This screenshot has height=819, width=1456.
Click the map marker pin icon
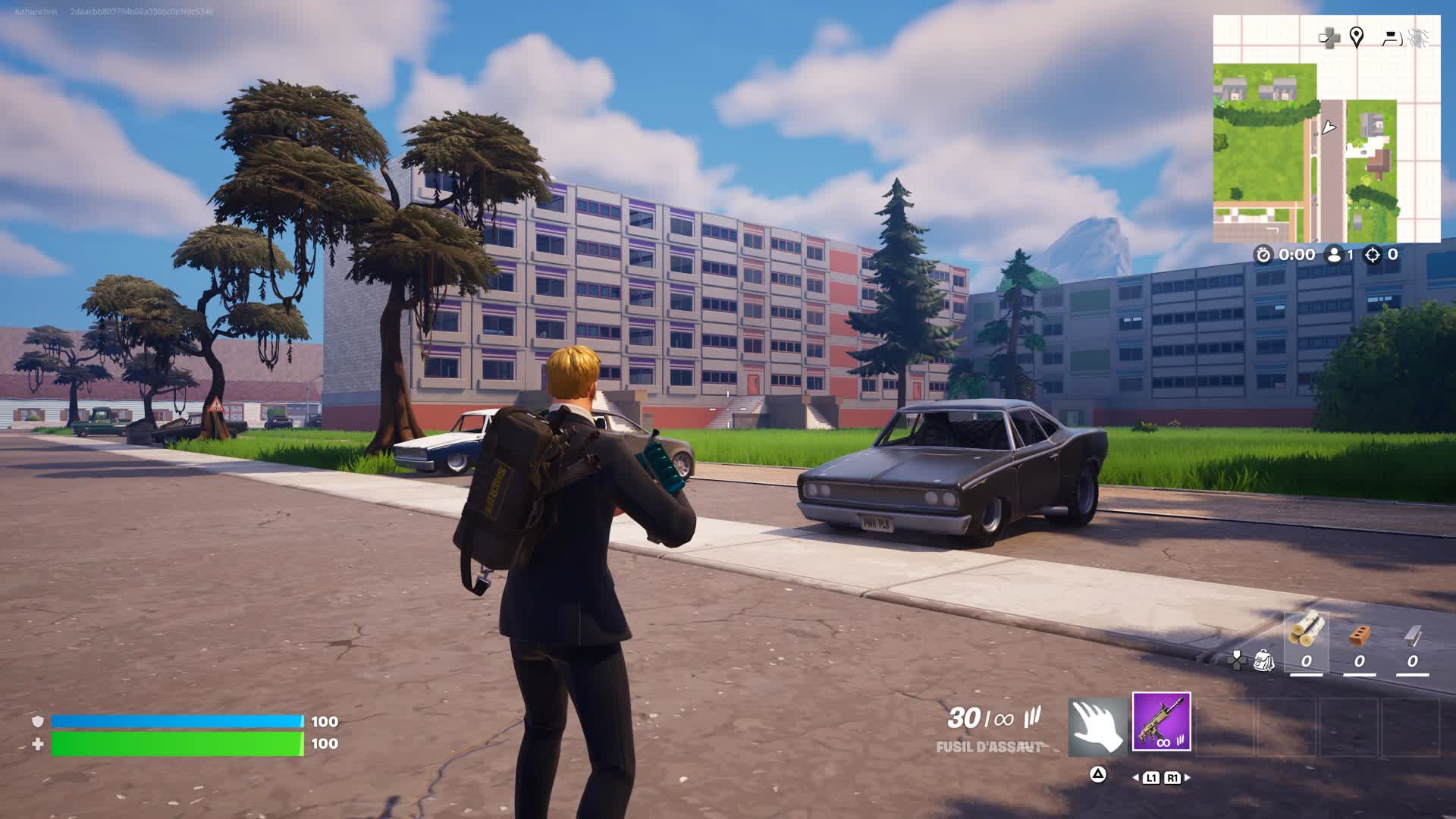[1357, 36]
